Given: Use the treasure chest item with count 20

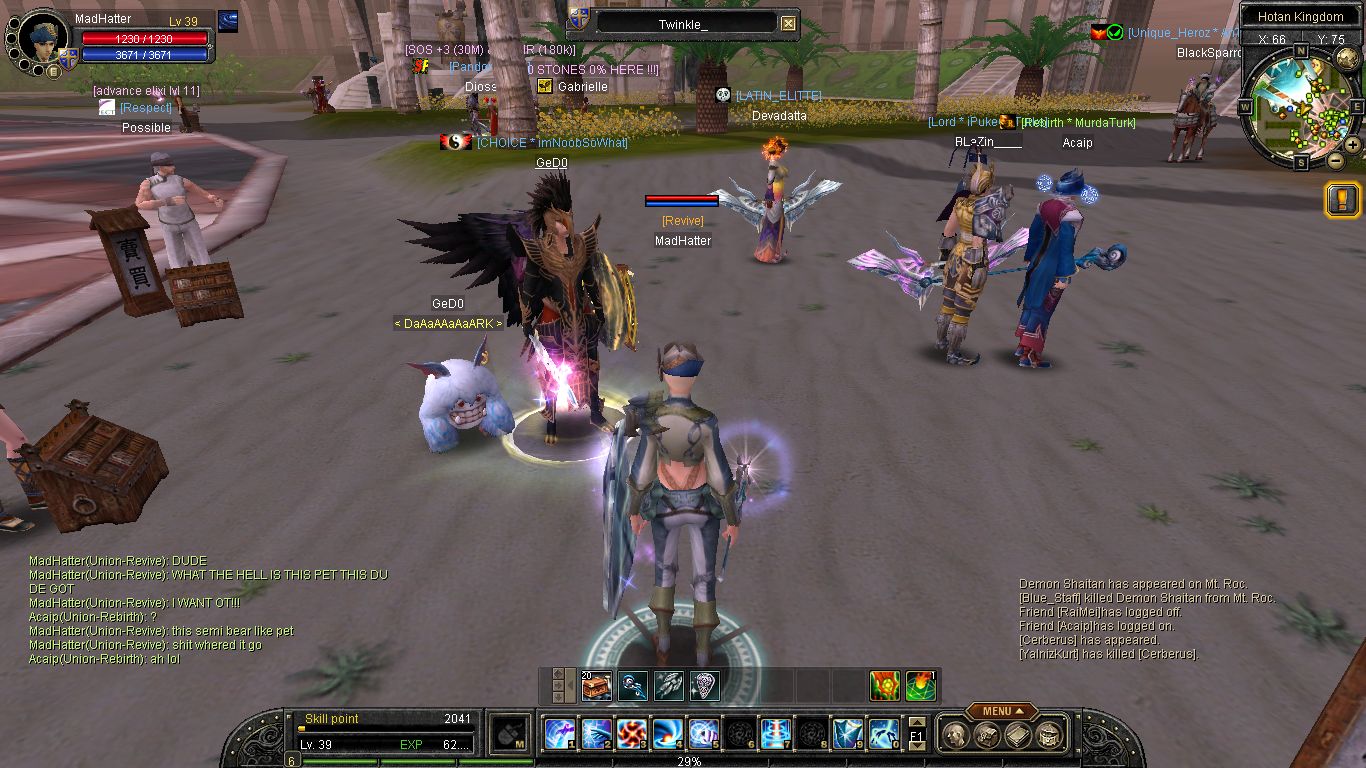Looking at the screenshot, I should point(596,686).
